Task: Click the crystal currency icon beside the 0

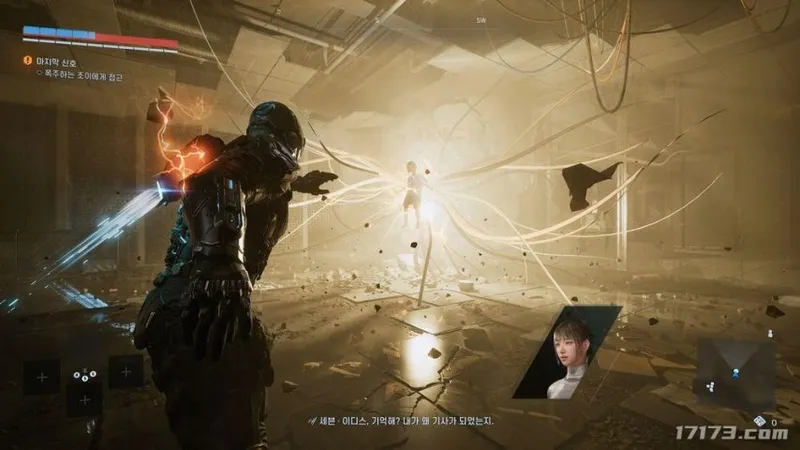Action: (x=760, y=420)
